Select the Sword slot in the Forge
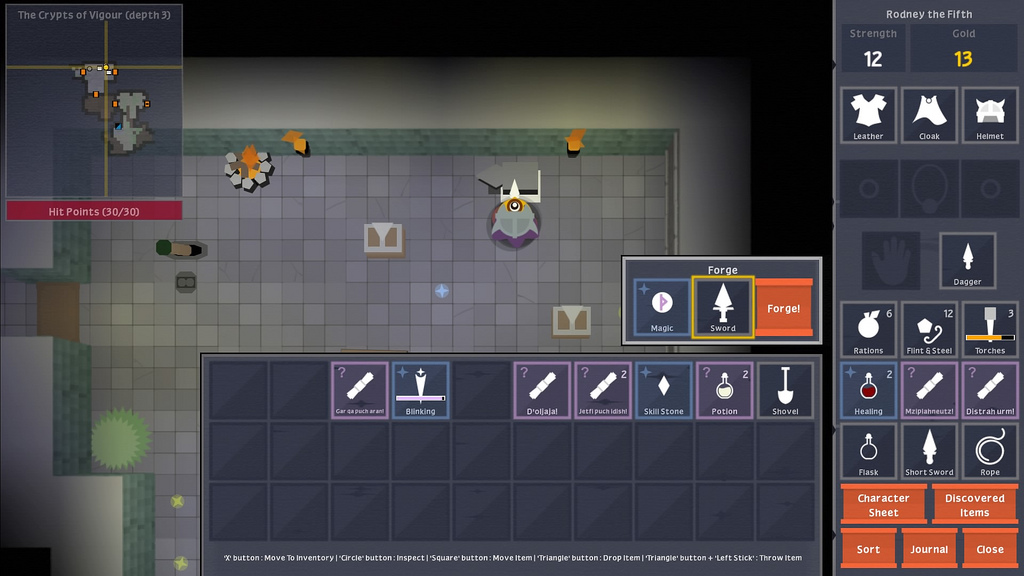This screenshot has height=576, width=1024. [x=723, y=307]
